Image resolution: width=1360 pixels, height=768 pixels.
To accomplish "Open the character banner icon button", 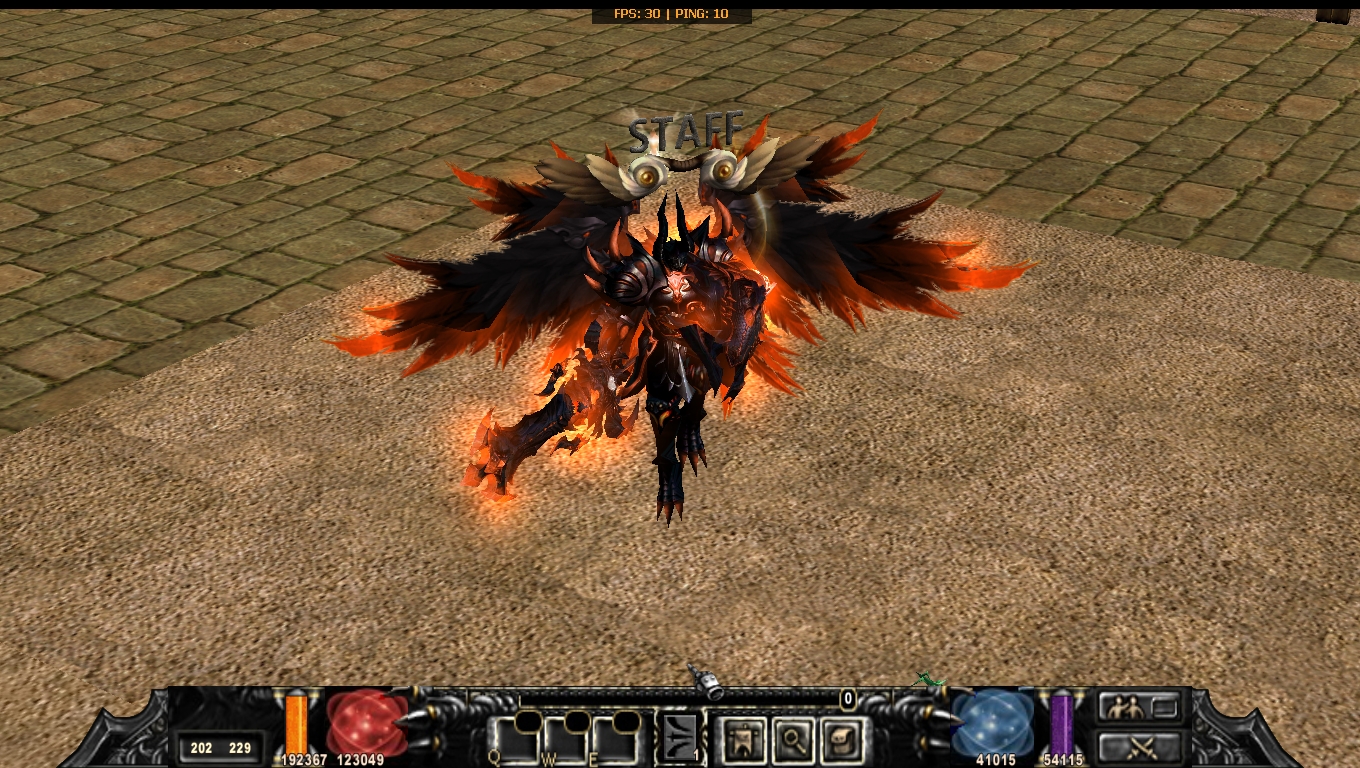I will pyautogui.click(x=743, y=740).
